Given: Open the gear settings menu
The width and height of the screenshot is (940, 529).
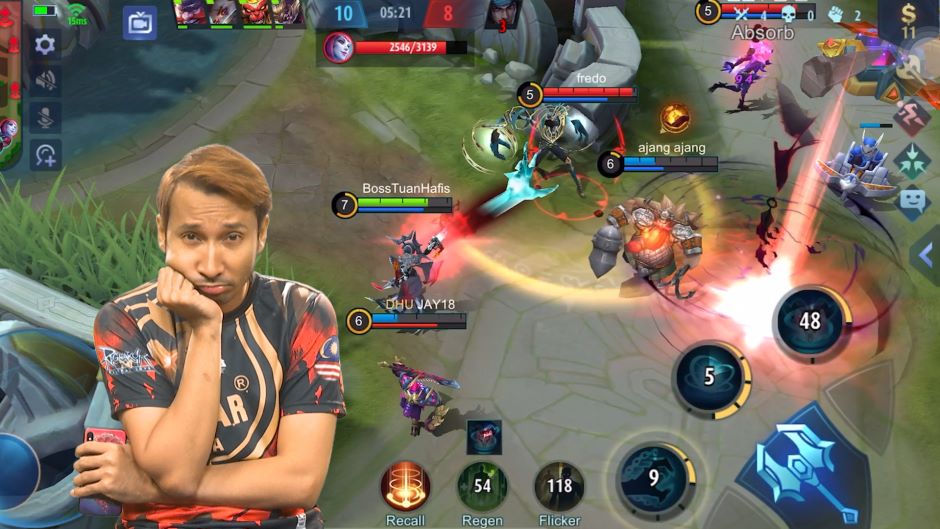Looking at the screenshot, I should (45, 44).
